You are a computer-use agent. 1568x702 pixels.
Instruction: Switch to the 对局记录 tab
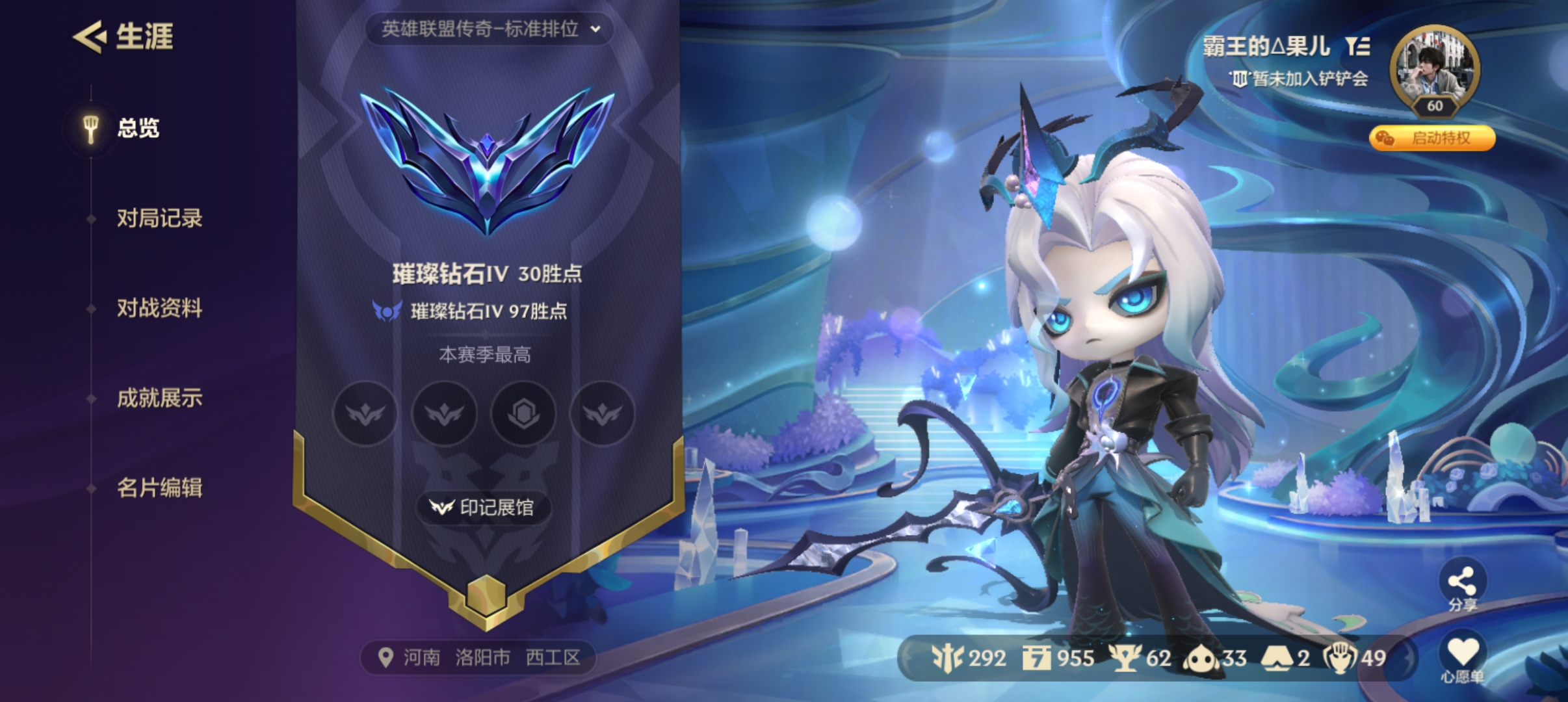(161, 219)
